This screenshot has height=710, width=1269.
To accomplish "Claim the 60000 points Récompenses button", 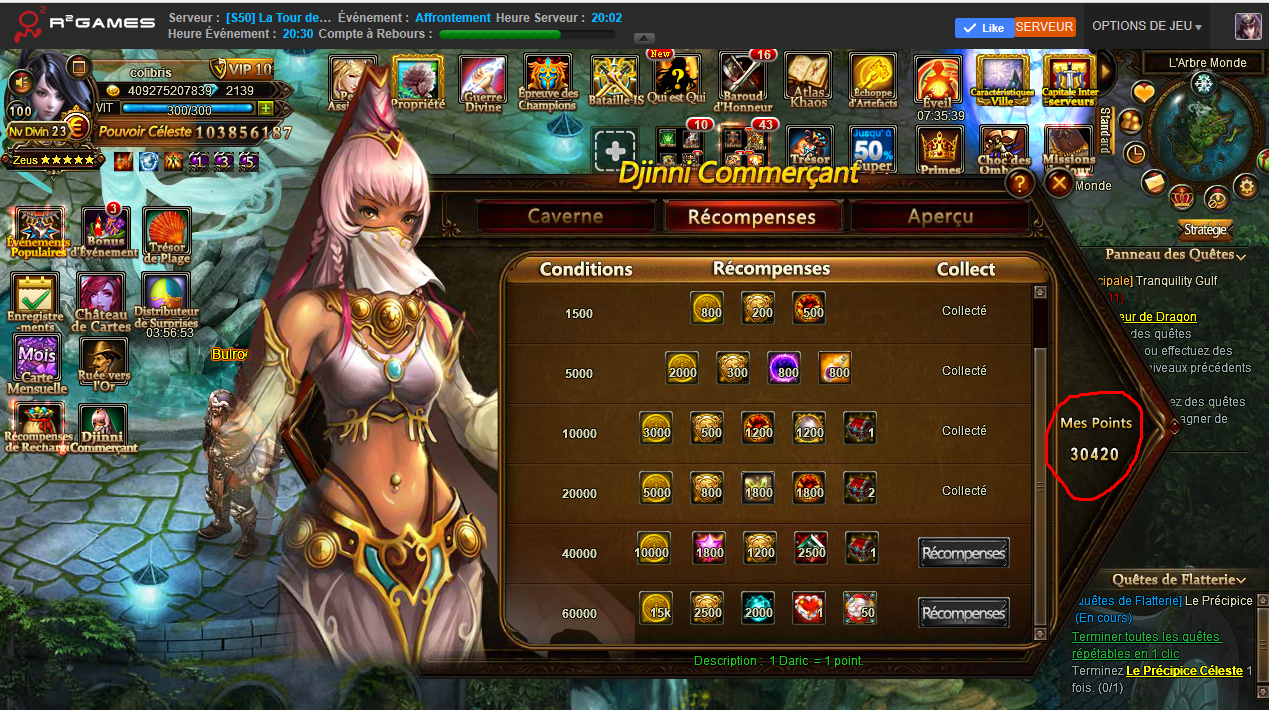I will tap(963, 612).
